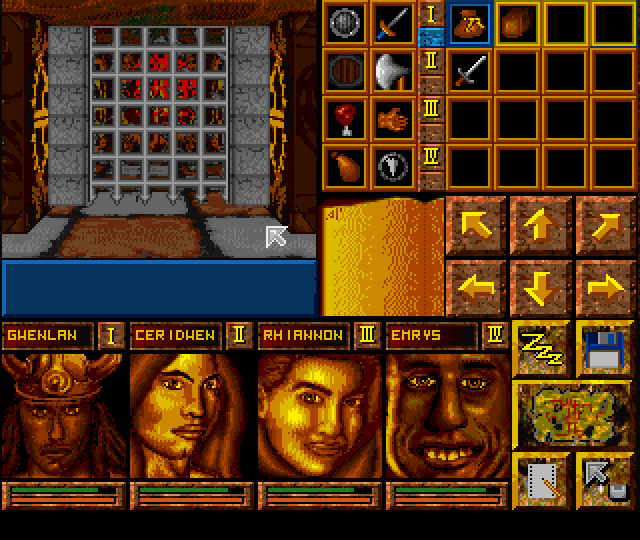Select Ceridwen's portrait
Image resolution: width=640 pixels, height=540 pixels.
(x=190, y=415)
